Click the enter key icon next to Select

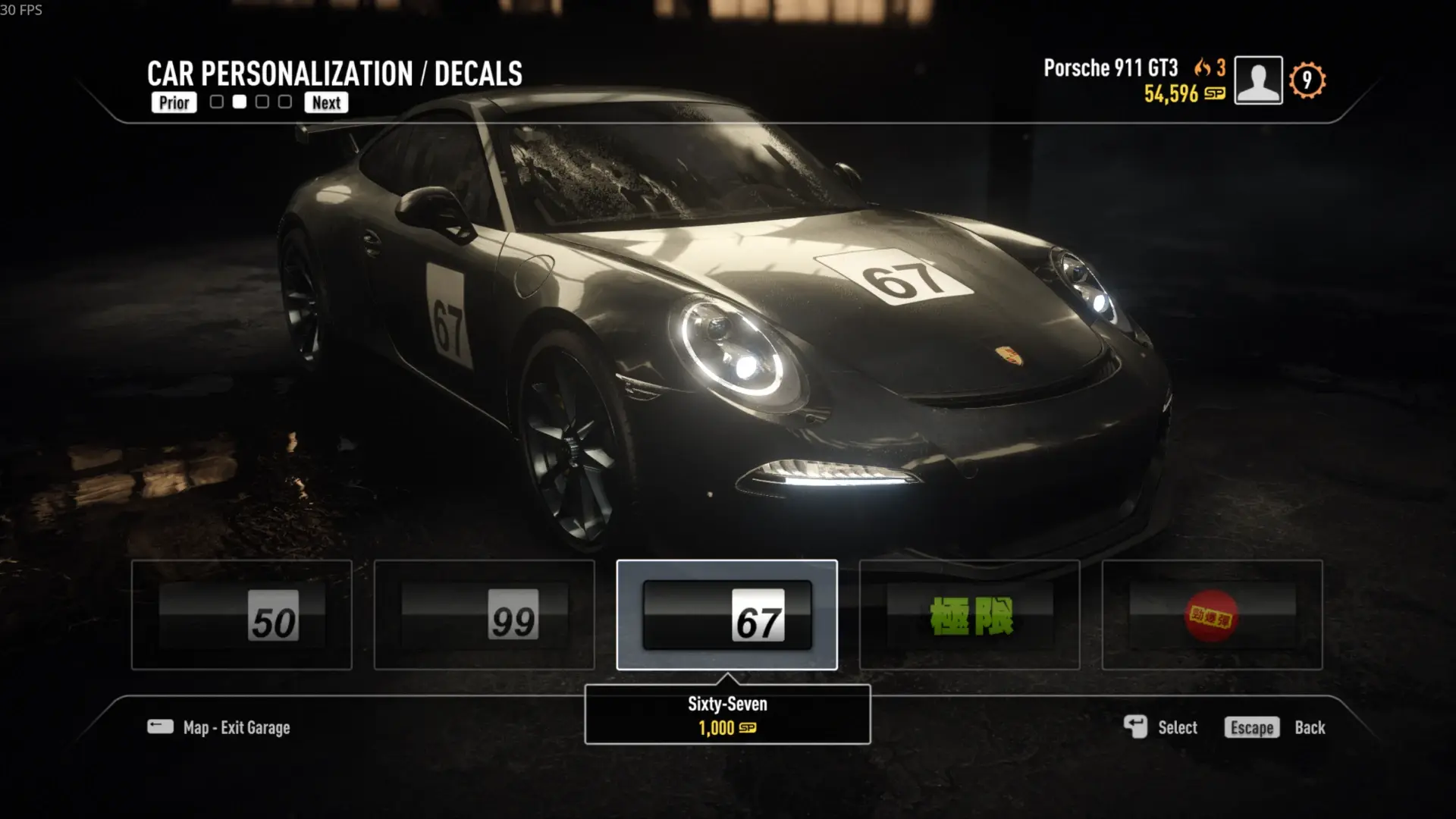(x=1135, y=726)
